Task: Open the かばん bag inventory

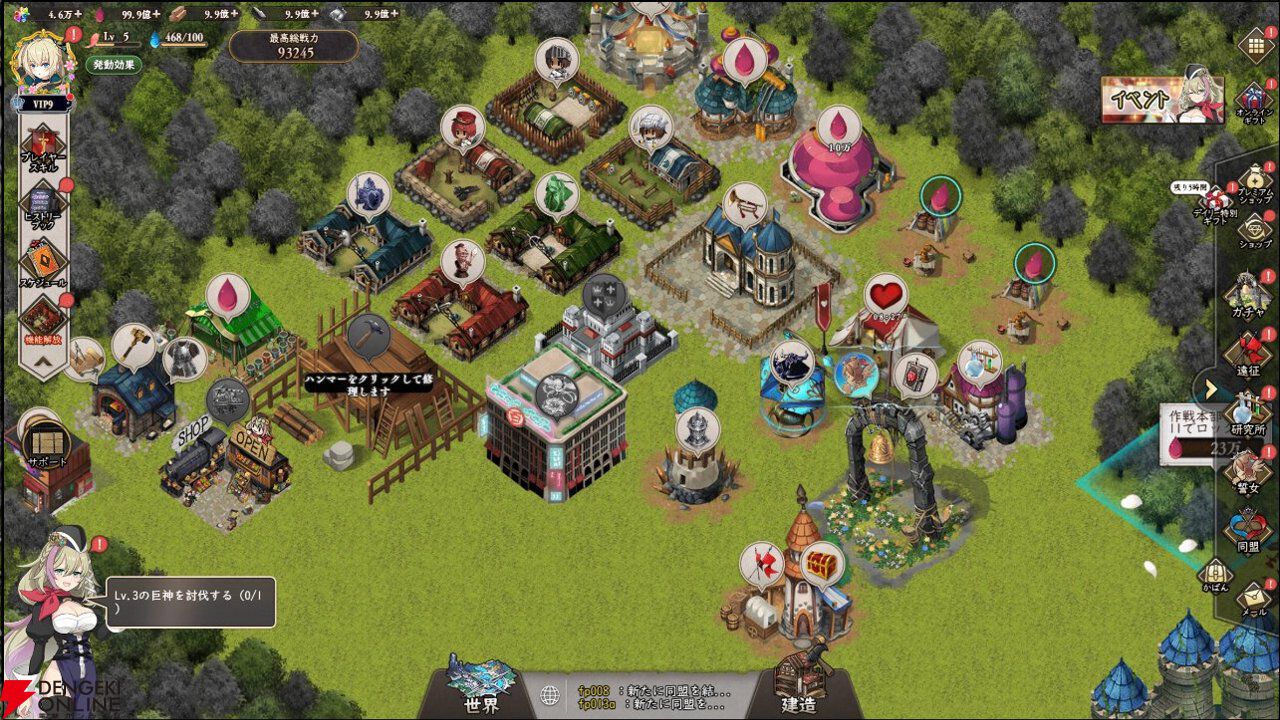Action: pos(1214,574)
